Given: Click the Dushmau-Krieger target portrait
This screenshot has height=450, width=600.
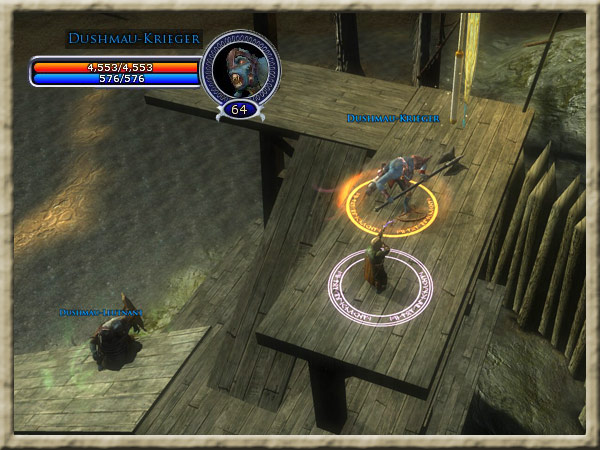Looking at the screenshot, I should 239,65.
